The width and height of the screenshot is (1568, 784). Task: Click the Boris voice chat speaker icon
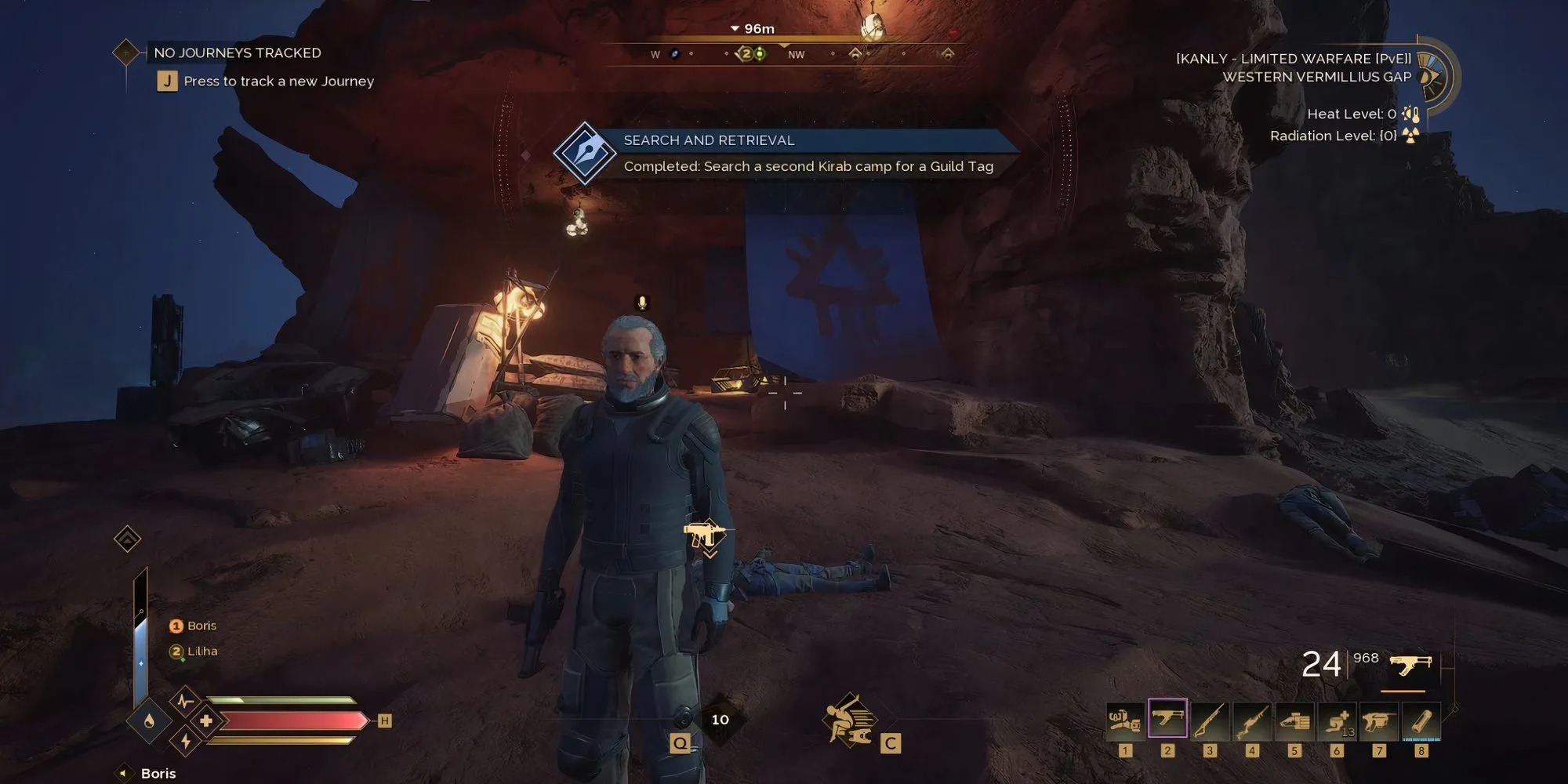pyautogui.click(x=124, y=773)
